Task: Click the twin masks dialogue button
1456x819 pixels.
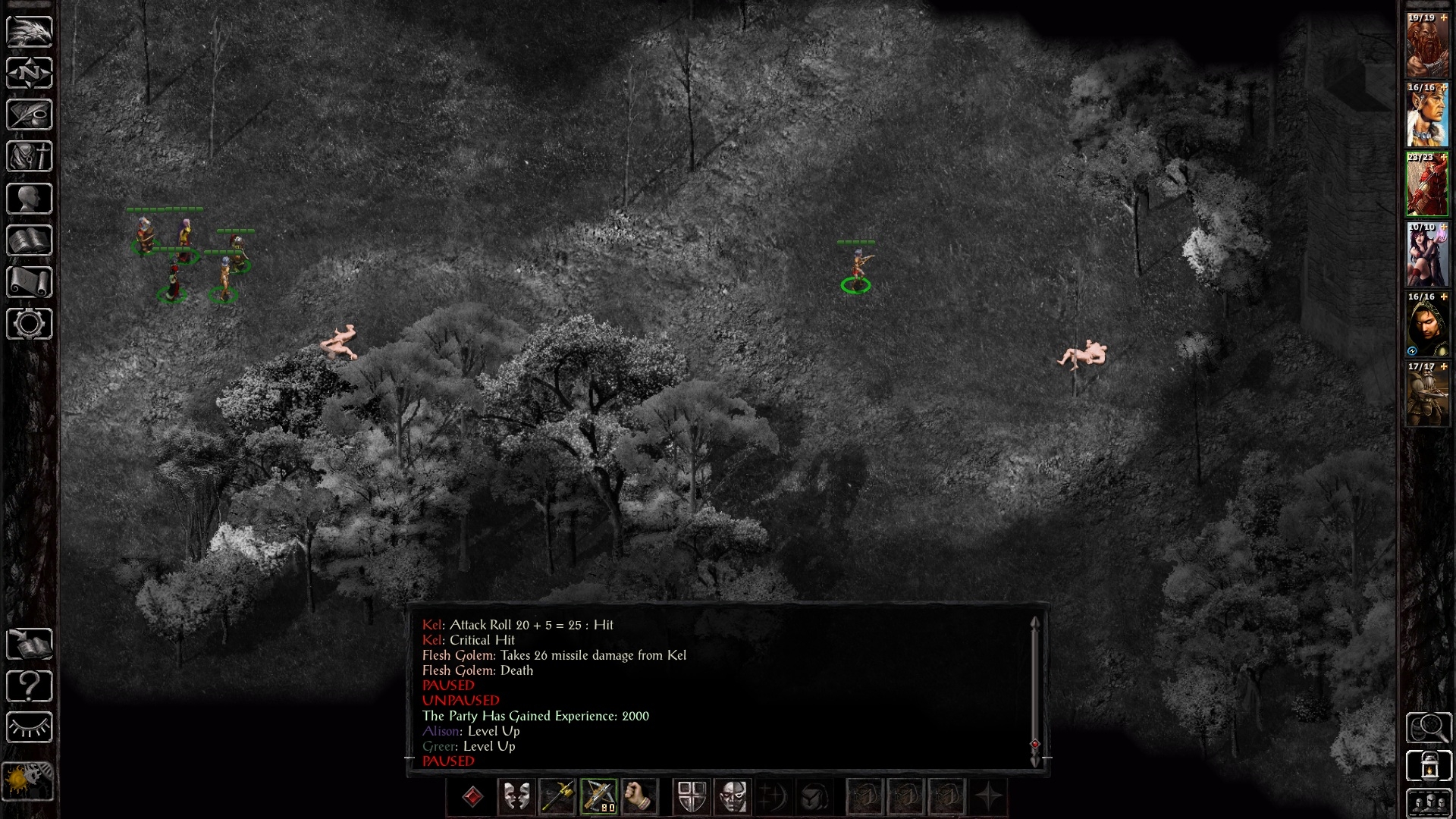Action: pyautogui.click(x=516, y=797)
